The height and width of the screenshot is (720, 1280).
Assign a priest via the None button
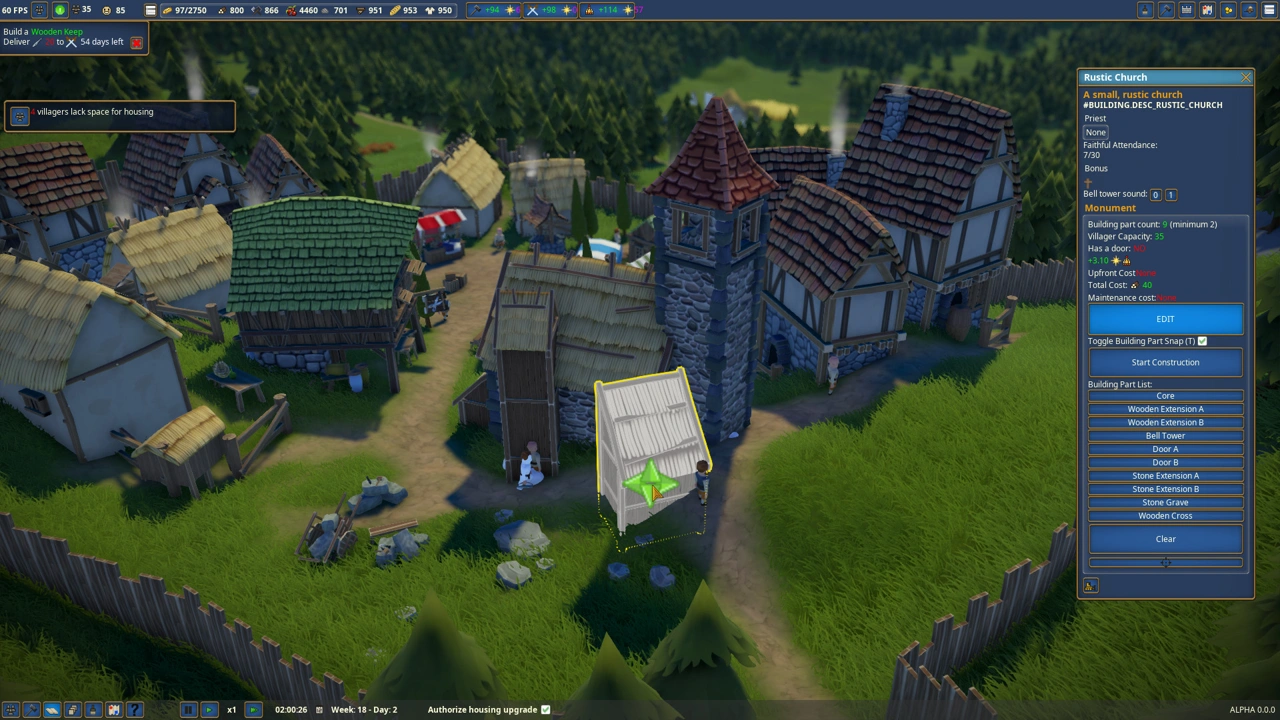[x=1096, y=132]
